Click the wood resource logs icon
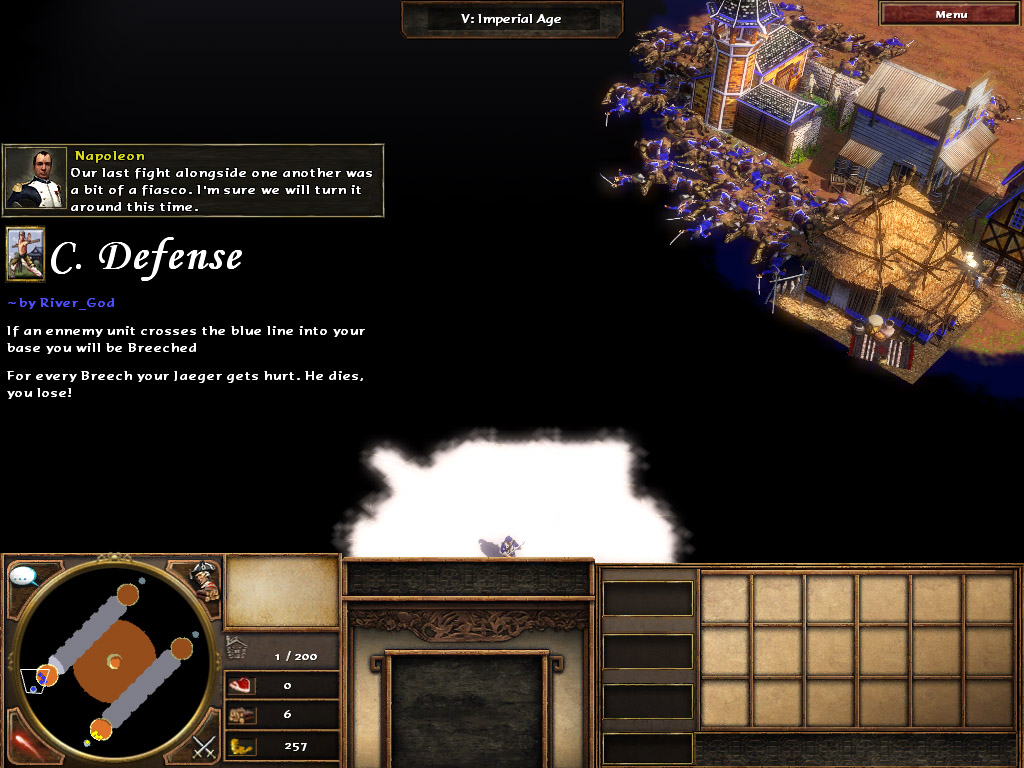 point(241,715)
